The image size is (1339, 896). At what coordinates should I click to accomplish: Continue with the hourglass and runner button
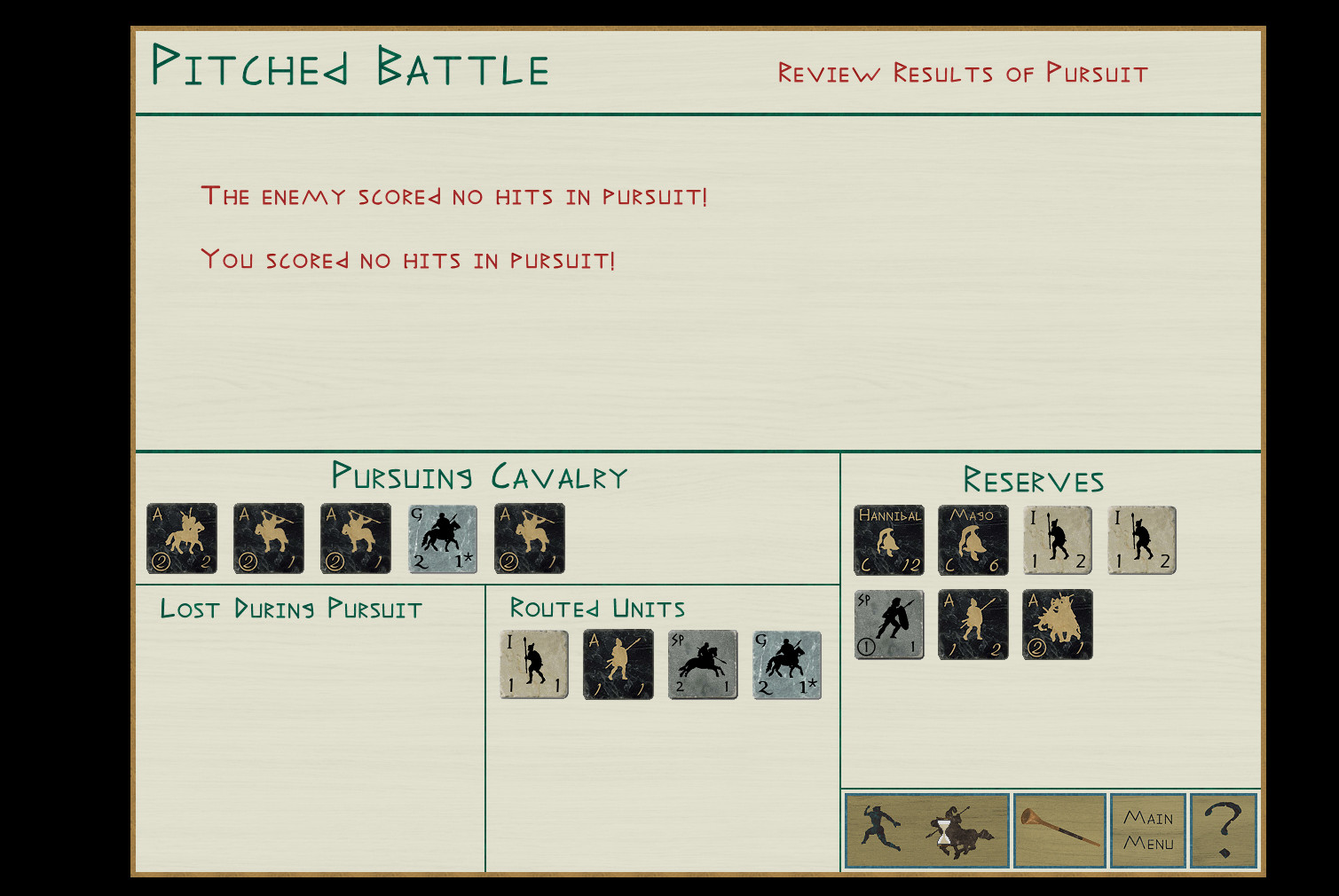click(927, 830)
